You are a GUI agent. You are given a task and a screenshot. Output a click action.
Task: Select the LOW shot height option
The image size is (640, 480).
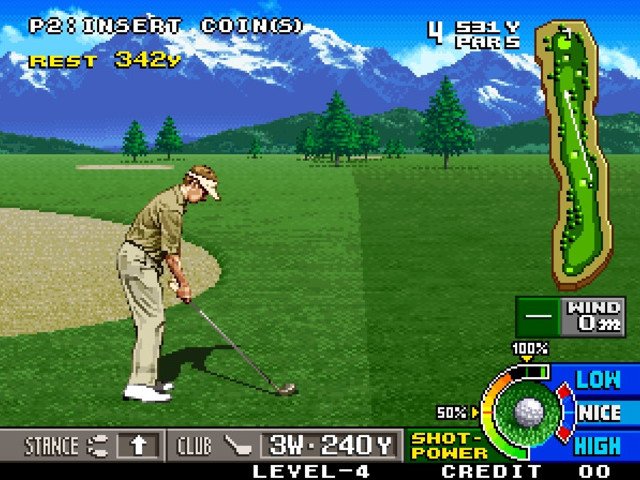(599, 380)
